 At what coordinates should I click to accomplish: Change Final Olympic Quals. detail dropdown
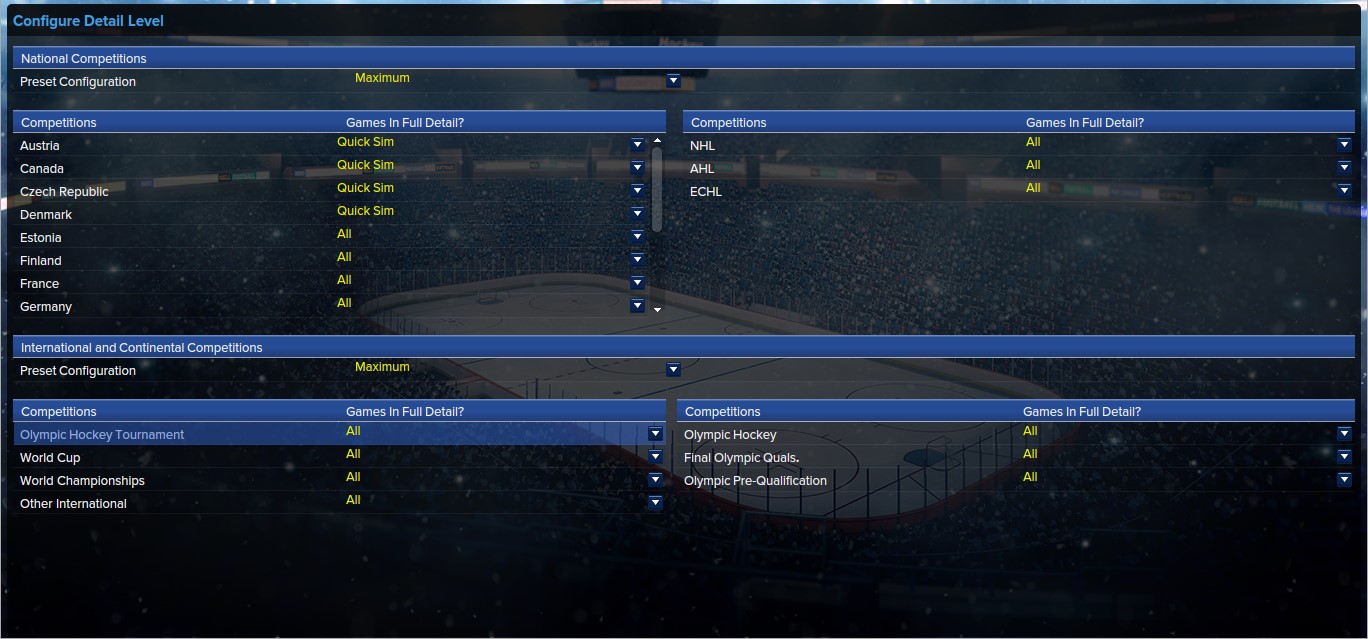coord(1344,457)
